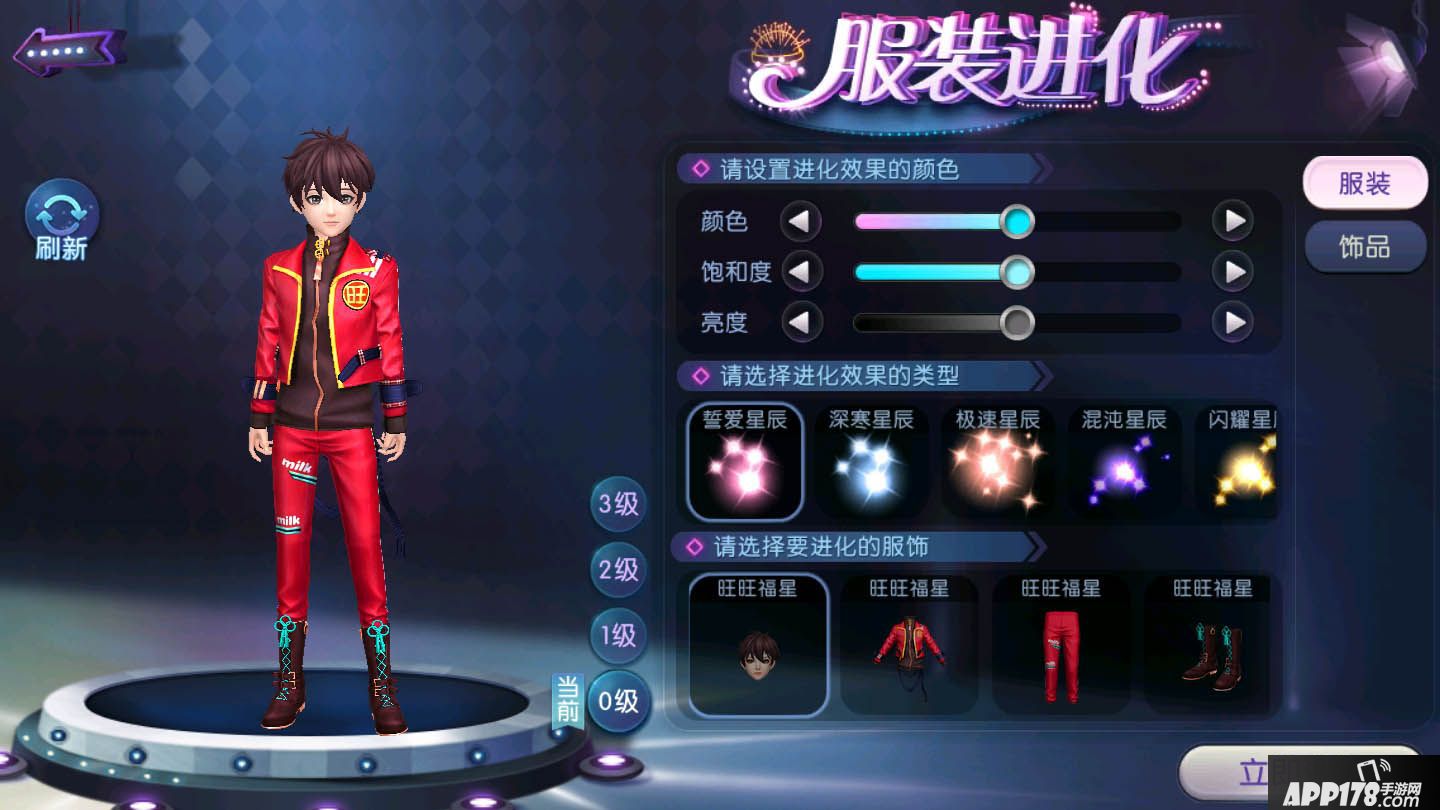Click the left arrow of 饱和度 slider
Screen dimensions: 1440x810
click(802, 272)
